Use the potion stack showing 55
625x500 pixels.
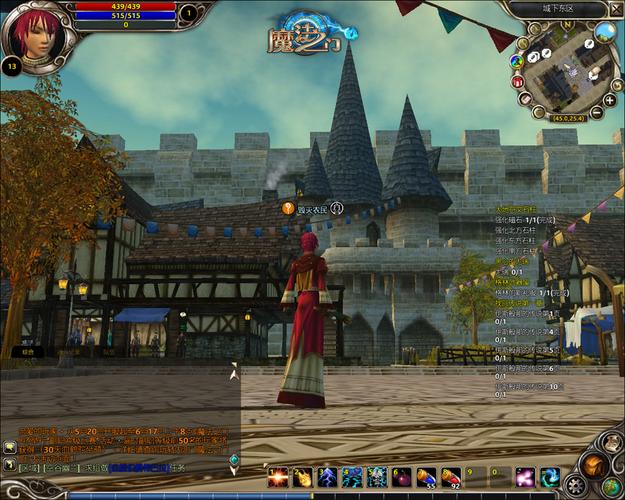(x=426, y=477)
